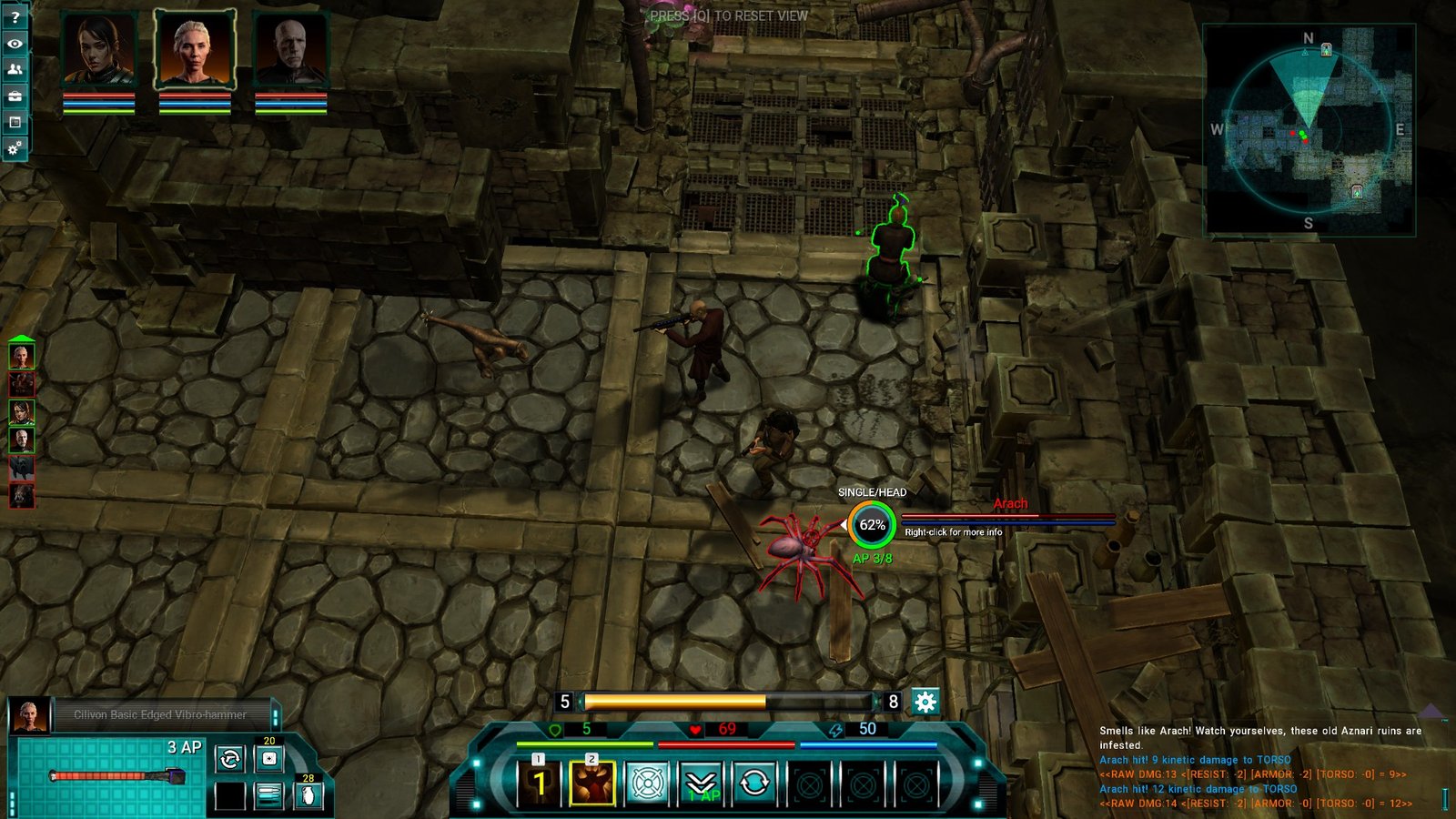Use the item slot with count 20

269,758
